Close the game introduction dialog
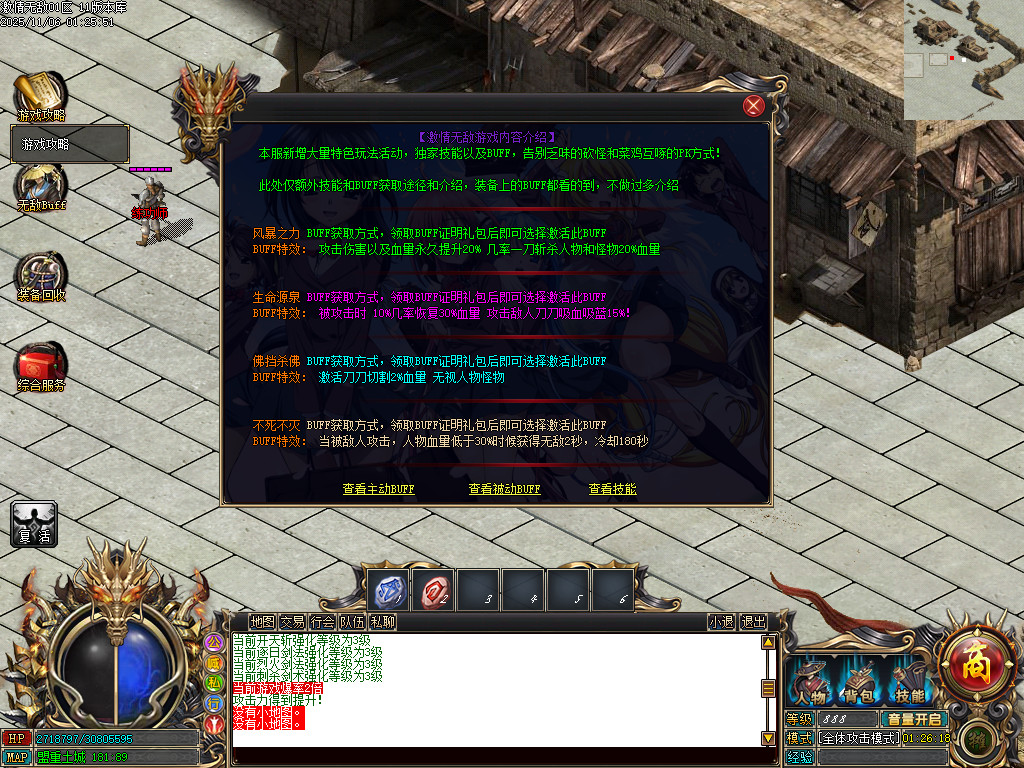 [754, 106]
